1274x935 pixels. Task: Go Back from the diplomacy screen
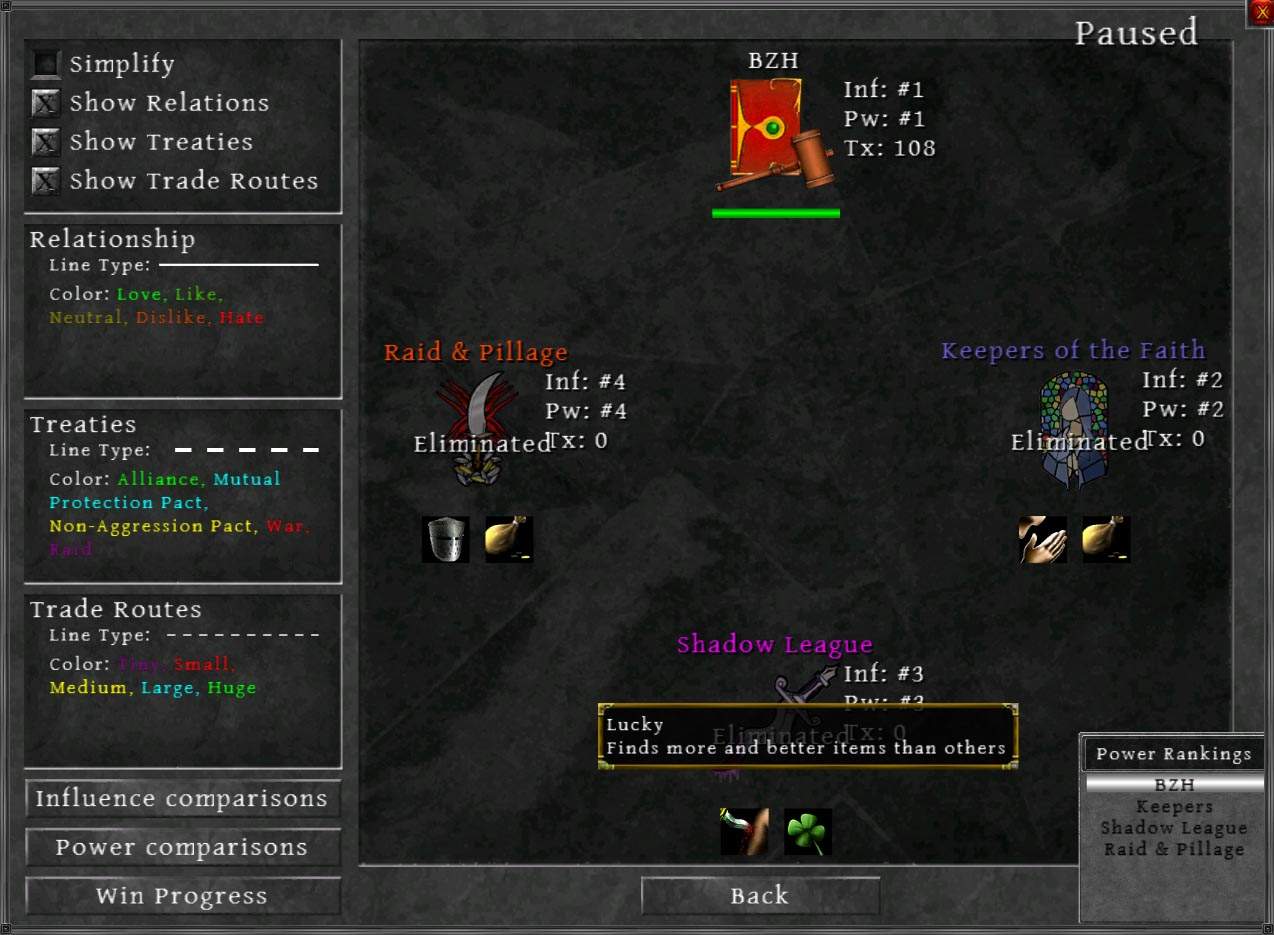pos(760,896)
